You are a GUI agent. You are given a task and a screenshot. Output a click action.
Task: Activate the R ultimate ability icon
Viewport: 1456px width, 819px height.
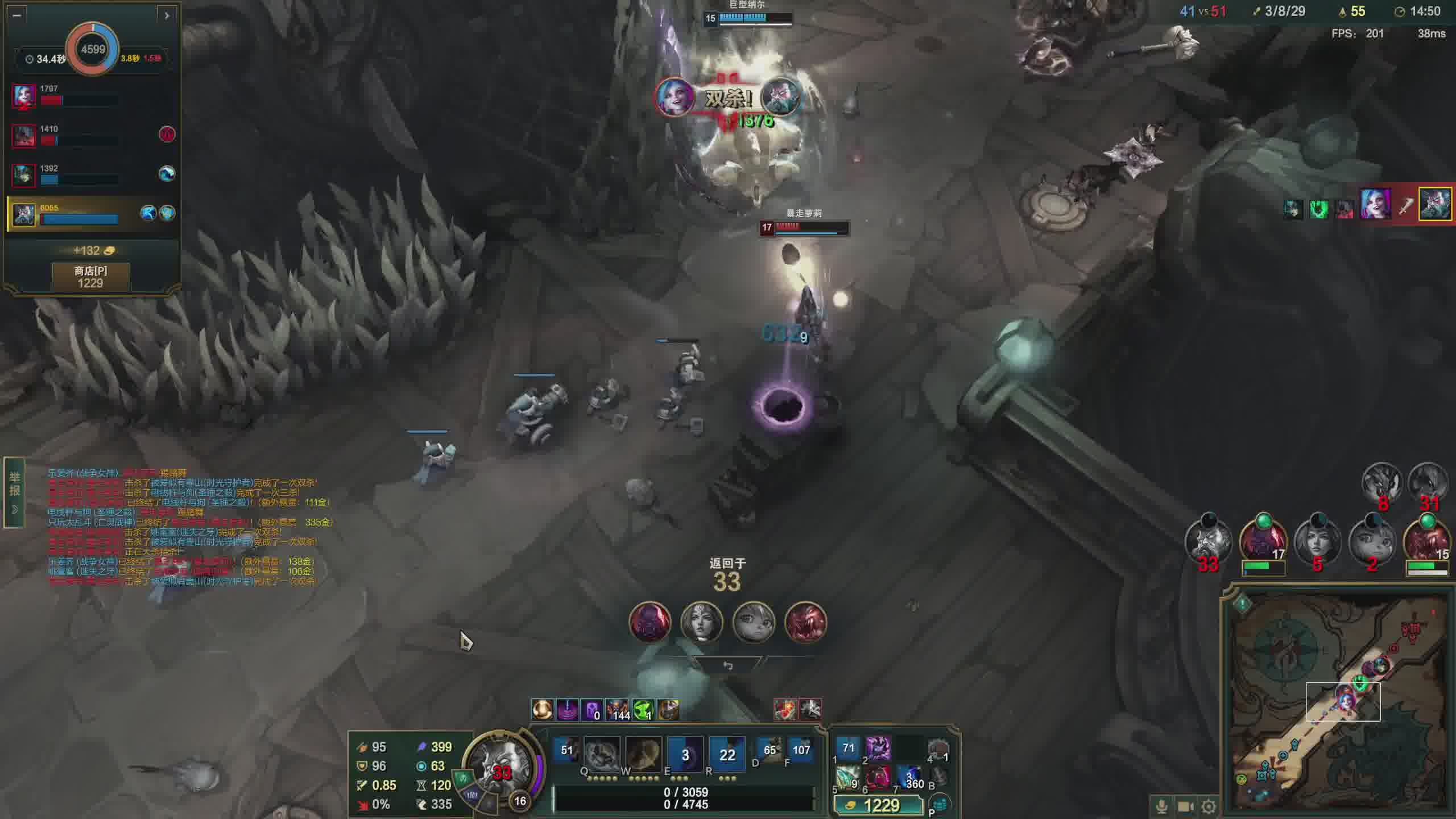pos(727,754)
